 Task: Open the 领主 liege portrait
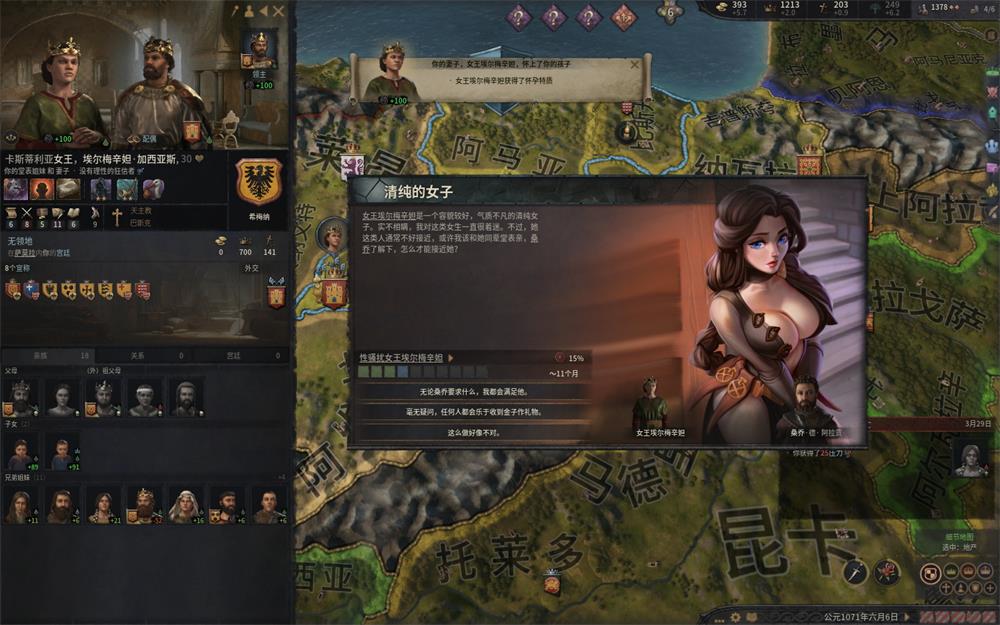coord(259,48)
